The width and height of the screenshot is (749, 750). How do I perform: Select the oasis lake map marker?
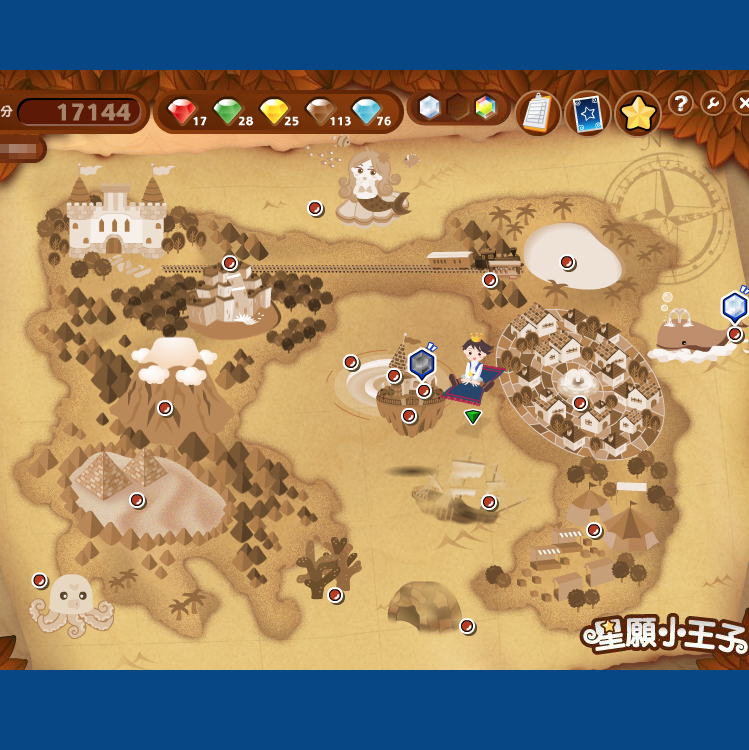[567, 262]
